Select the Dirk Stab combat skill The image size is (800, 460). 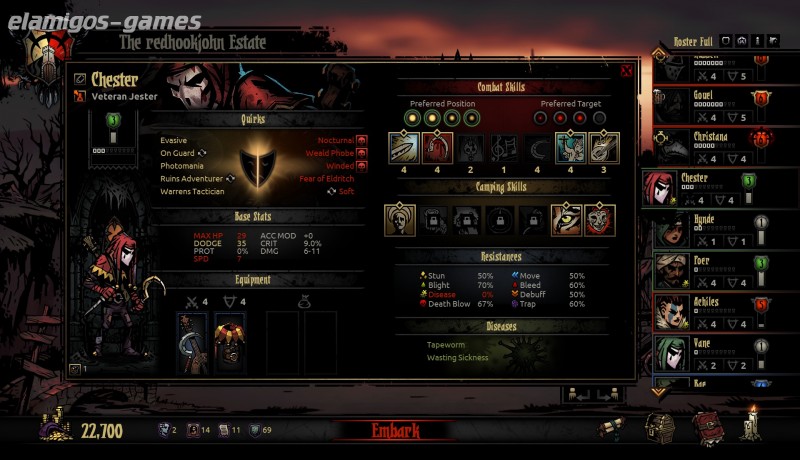coord(403,147)
